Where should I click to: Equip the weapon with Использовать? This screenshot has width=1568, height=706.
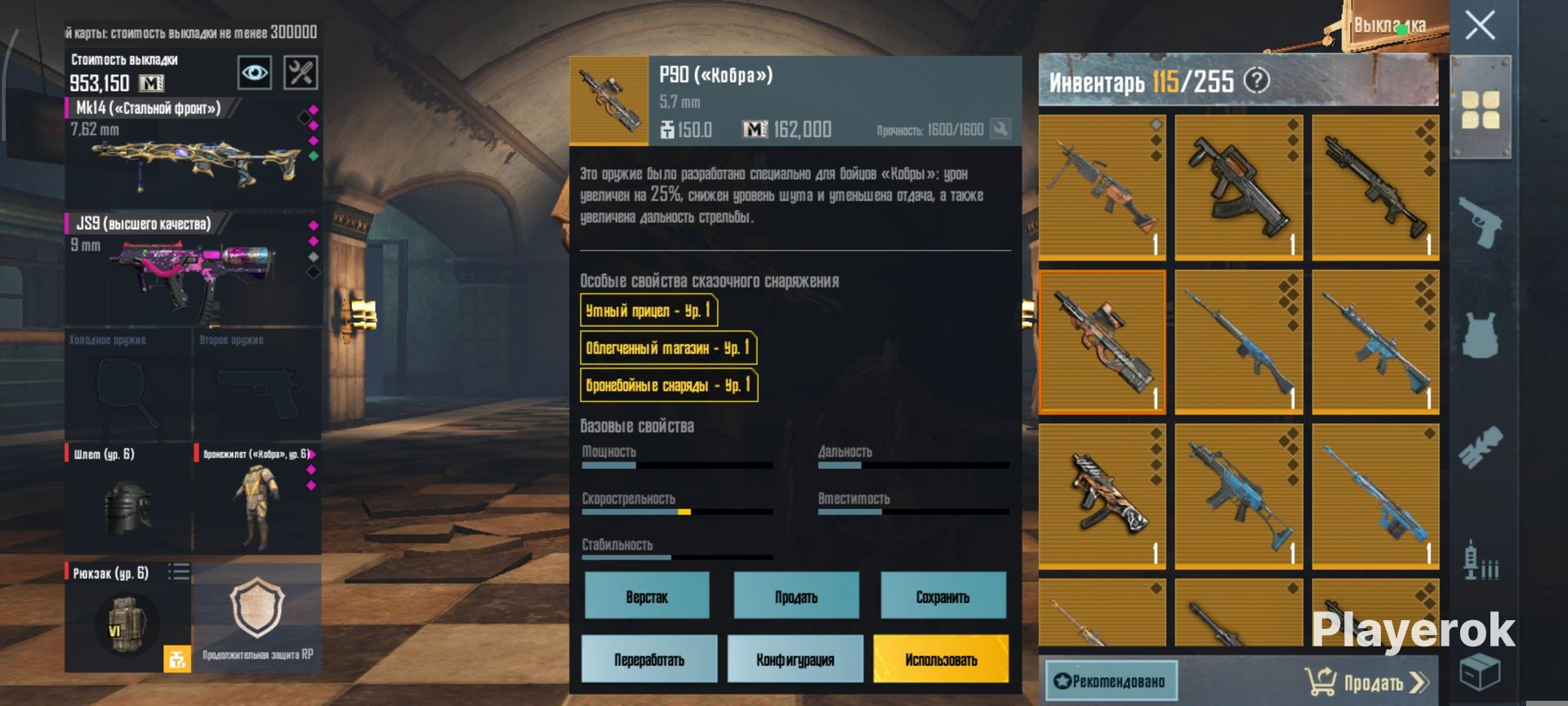pyautogui.click(x=941, y=659)
